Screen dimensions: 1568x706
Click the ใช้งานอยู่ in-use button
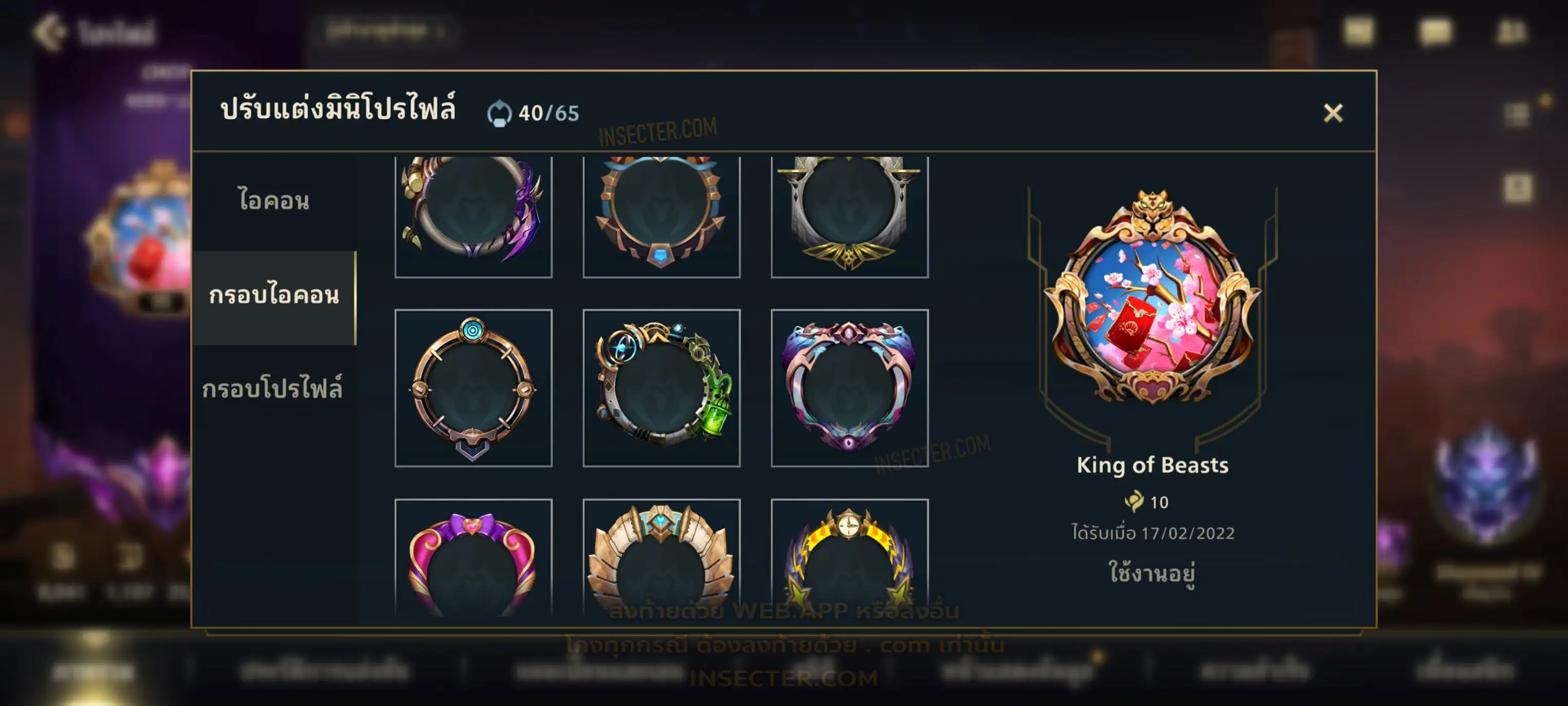point(1152,573)
